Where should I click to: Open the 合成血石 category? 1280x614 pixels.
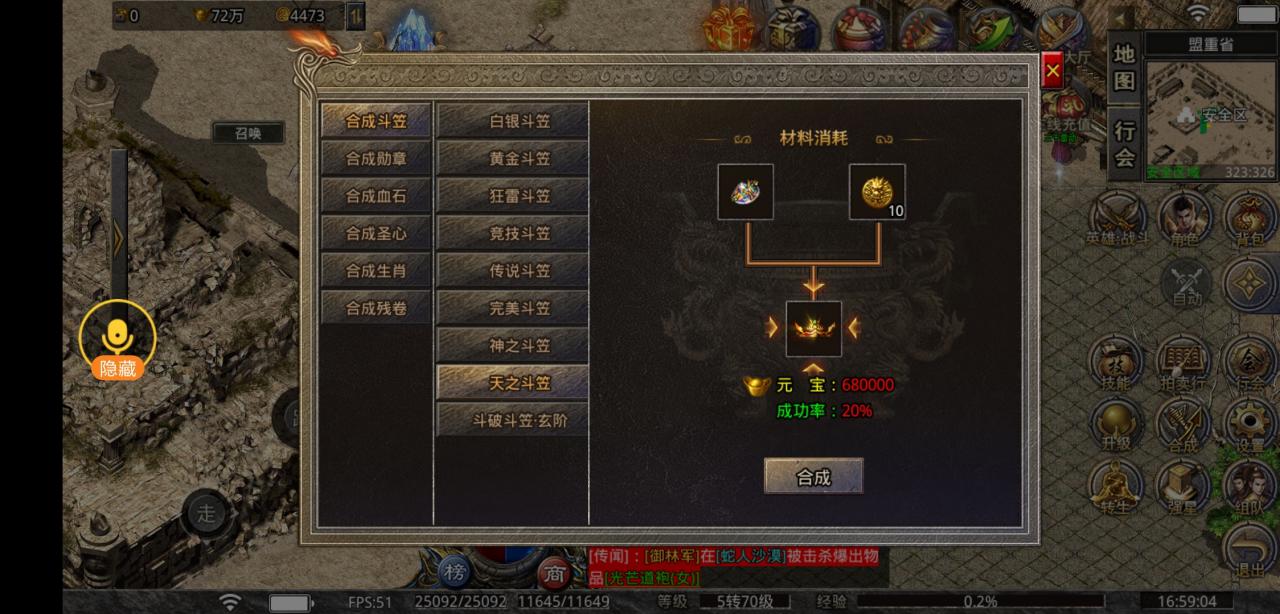pyautogui.click(x=376, y=196)
